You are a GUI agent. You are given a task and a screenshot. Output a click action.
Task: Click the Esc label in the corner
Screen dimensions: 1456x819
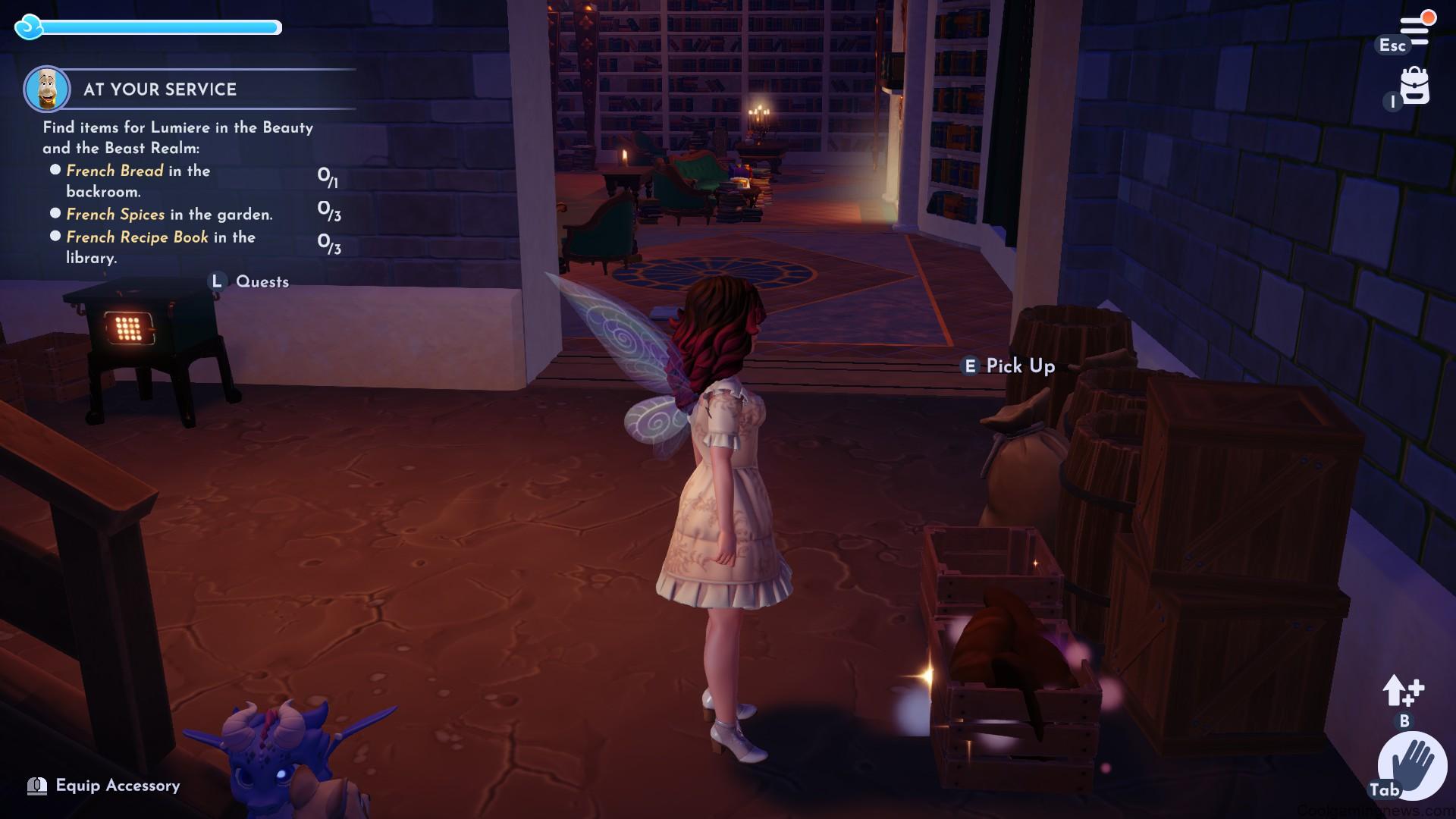[x=1392, y=45]
